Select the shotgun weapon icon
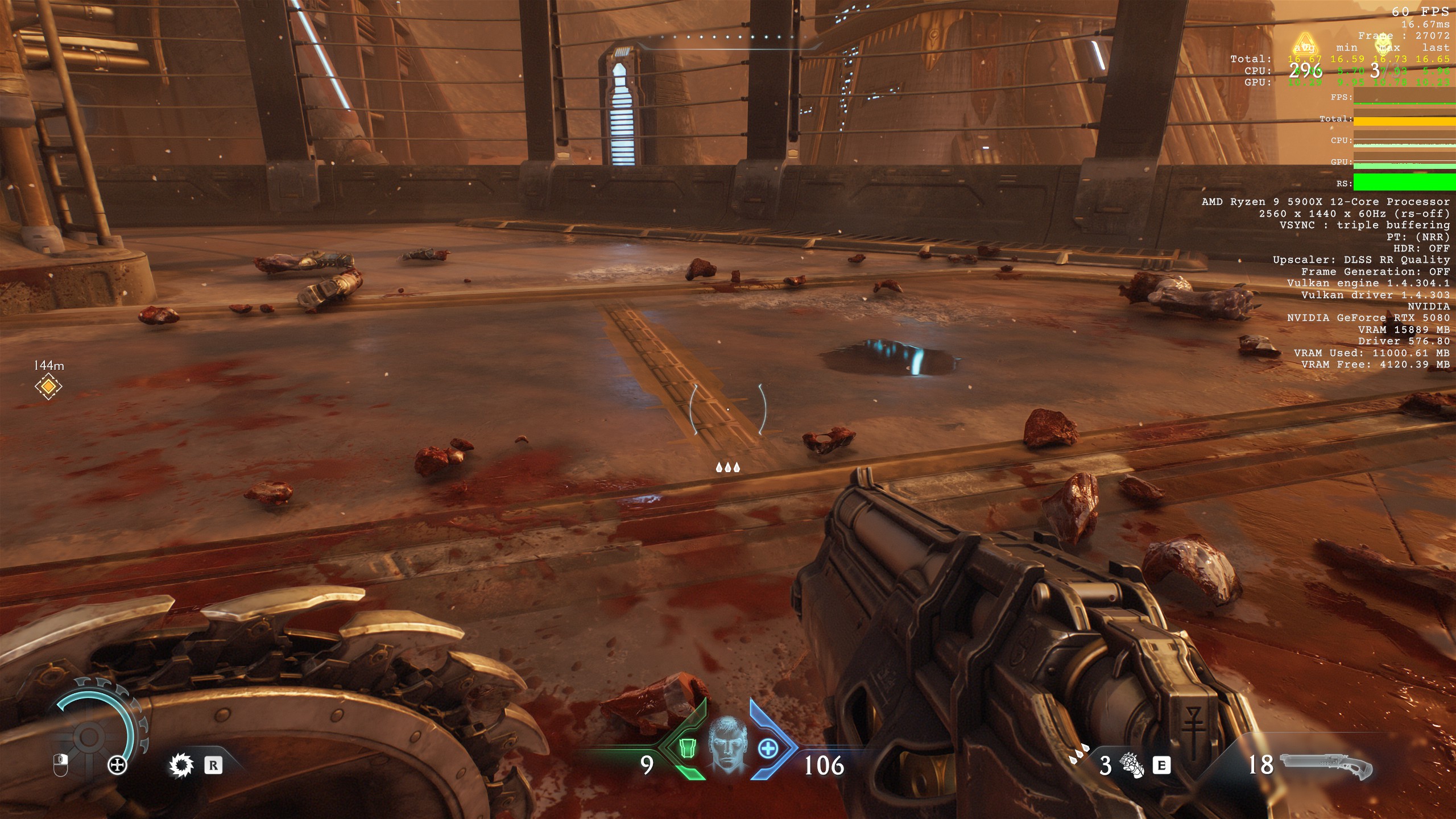 [1326, 766]
